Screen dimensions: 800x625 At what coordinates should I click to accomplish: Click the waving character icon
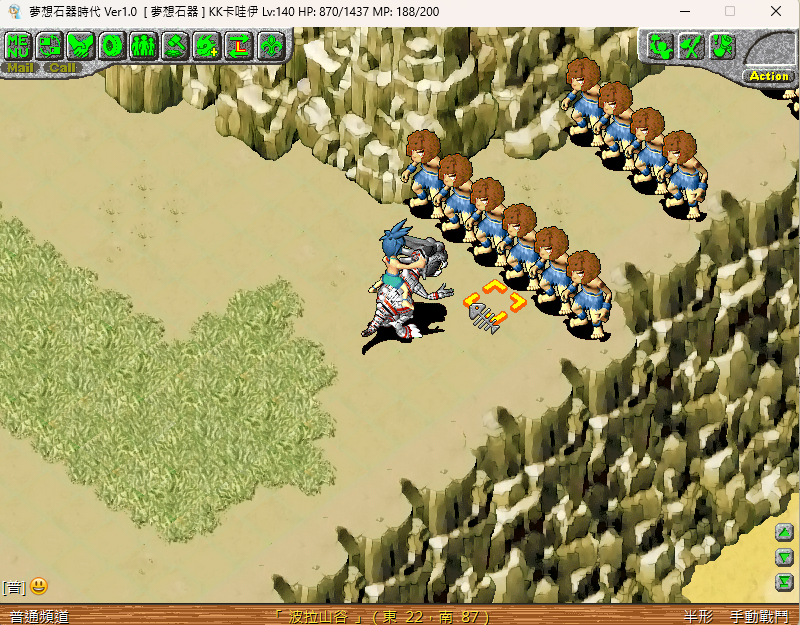(x=659, y=45)
